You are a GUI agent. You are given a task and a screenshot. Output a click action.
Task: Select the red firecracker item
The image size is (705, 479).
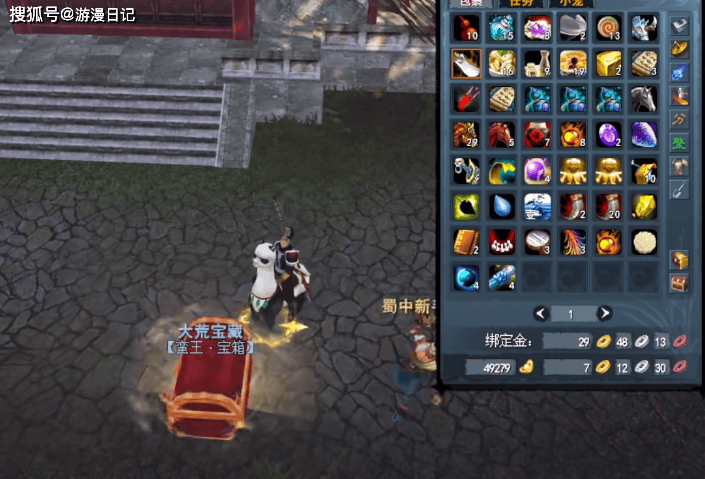[466, 99]
